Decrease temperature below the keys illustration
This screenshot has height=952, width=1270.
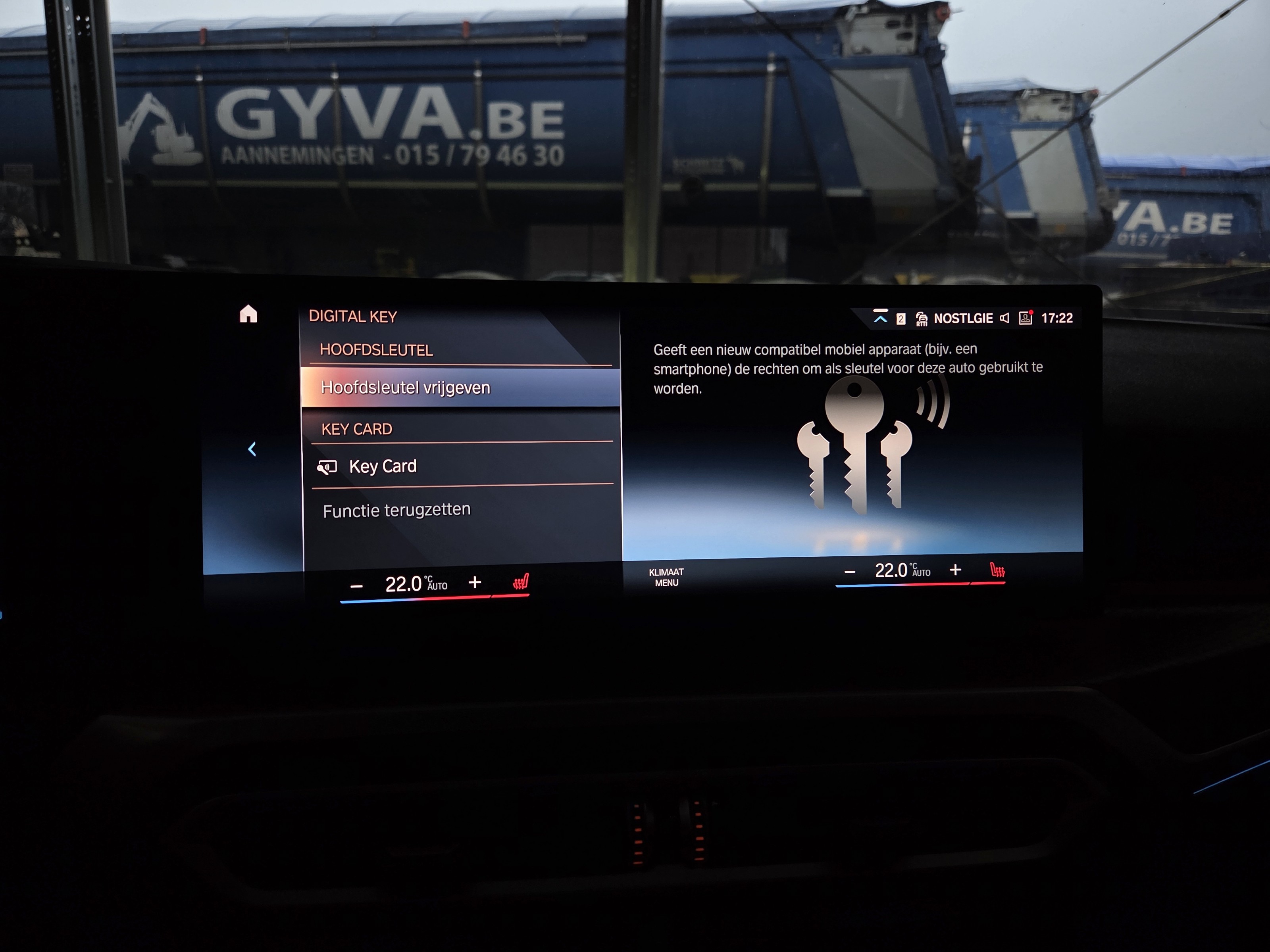click(x=850, y=572)
